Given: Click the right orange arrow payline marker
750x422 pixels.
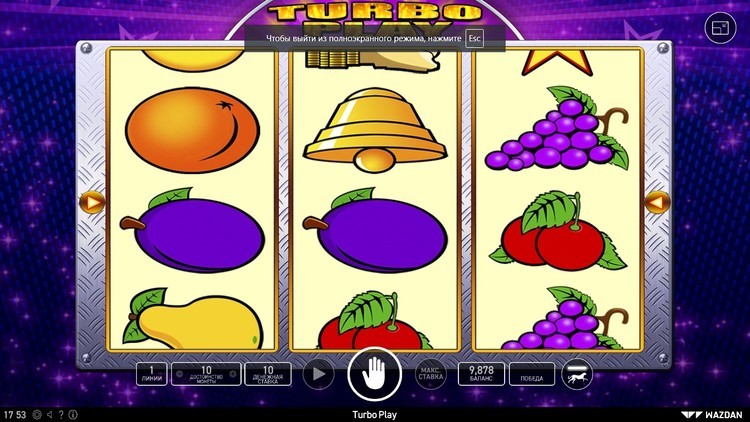Looking at the screenshot, I should (657, 202).
